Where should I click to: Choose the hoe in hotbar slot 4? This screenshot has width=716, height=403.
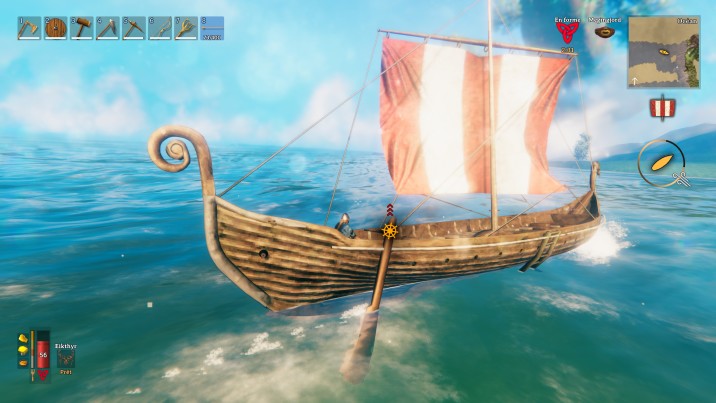107,28
